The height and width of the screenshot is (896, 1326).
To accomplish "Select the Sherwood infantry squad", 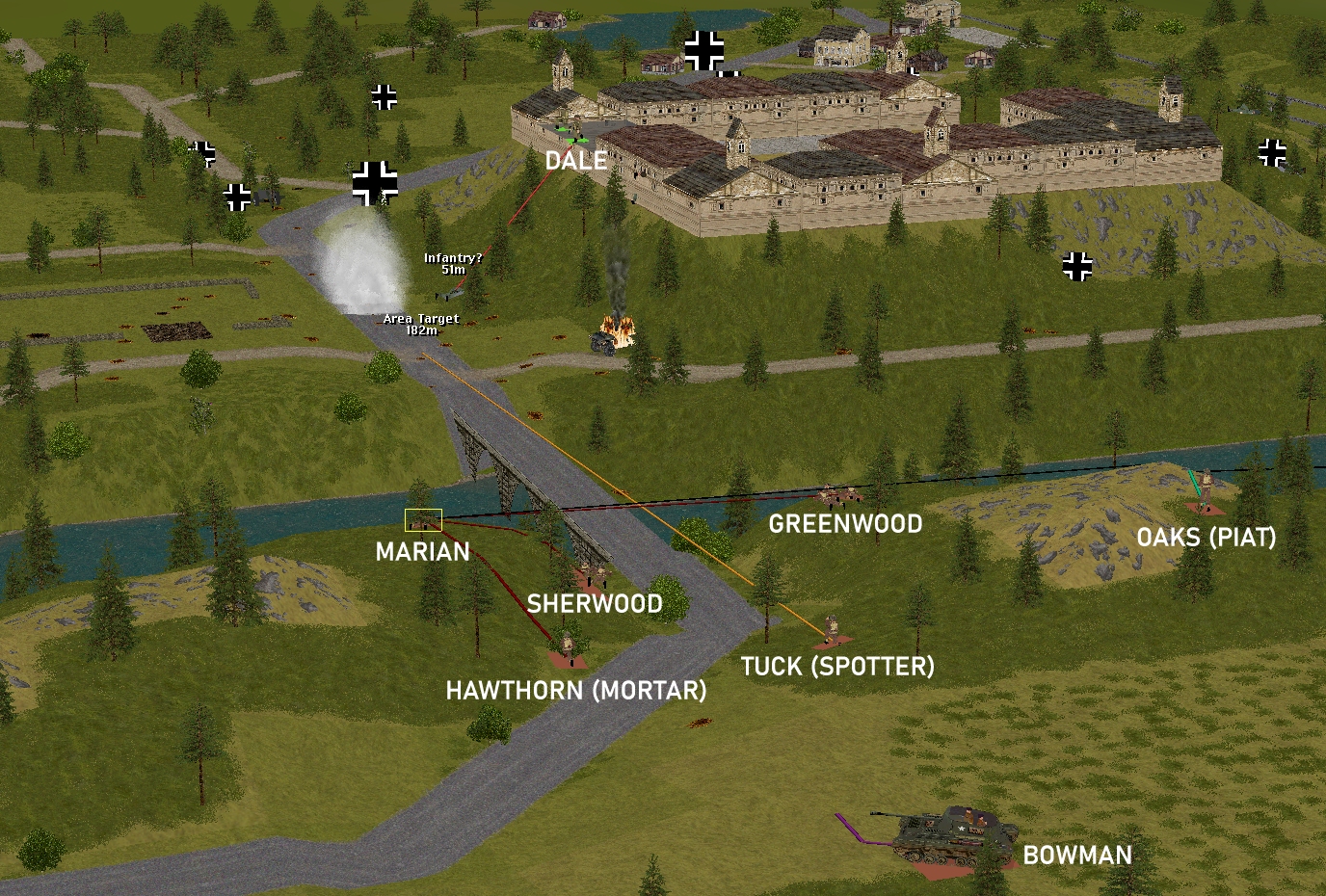I will [592, 574].
